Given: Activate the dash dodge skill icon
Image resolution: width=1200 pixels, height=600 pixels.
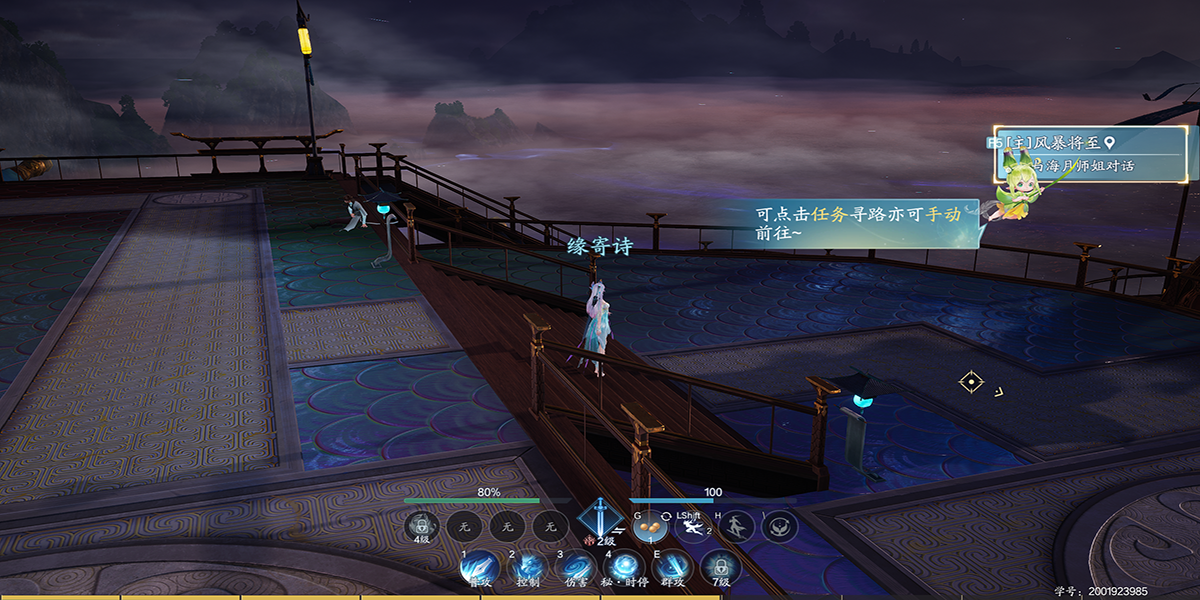Looking at the screenshot, I should (x=691, y=526).
